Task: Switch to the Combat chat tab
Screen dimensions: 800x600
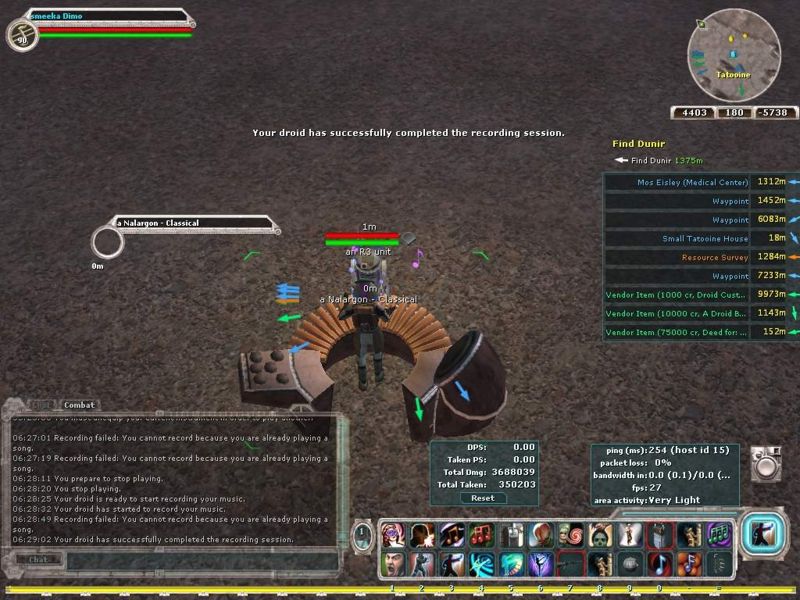Action: tap(79, 405)
